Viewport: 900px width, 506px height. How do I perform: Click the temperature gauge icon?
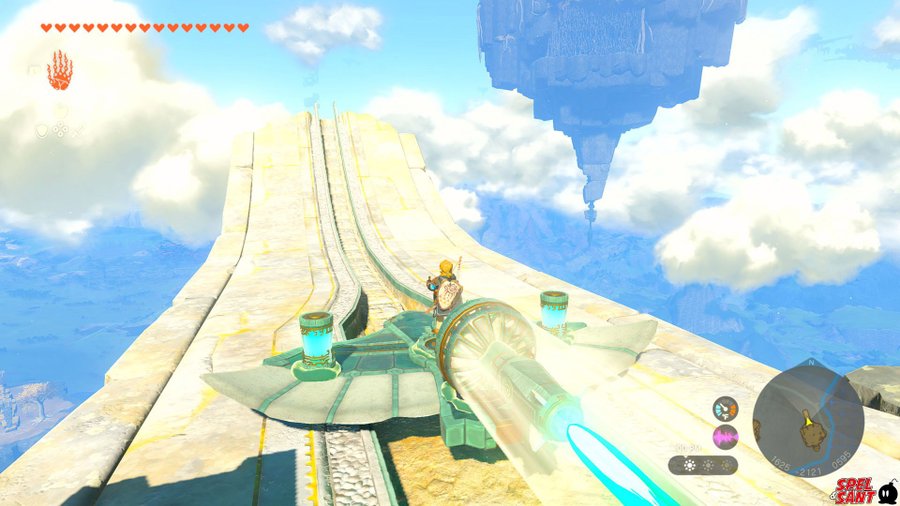click(725, 409)
